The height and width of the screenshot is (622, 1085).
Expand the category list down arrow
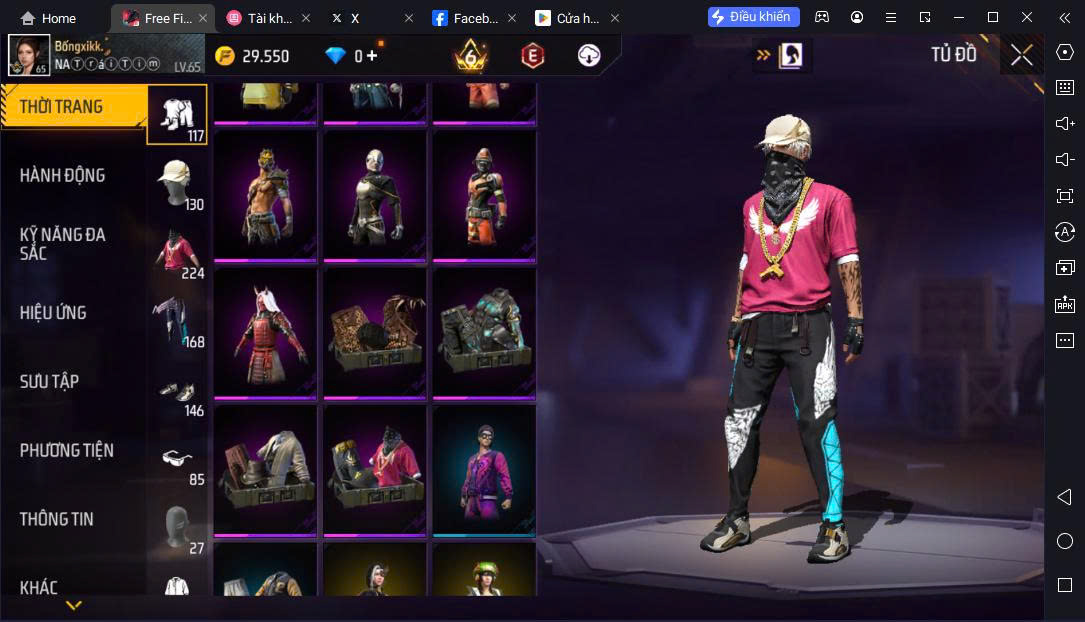73,606
